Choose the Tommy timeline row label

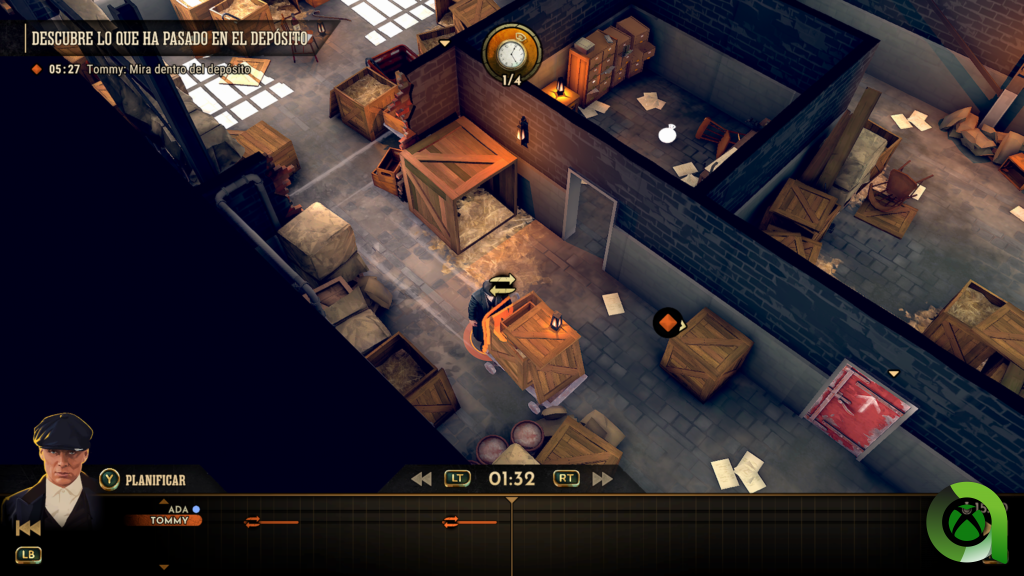tap(168, 520)
